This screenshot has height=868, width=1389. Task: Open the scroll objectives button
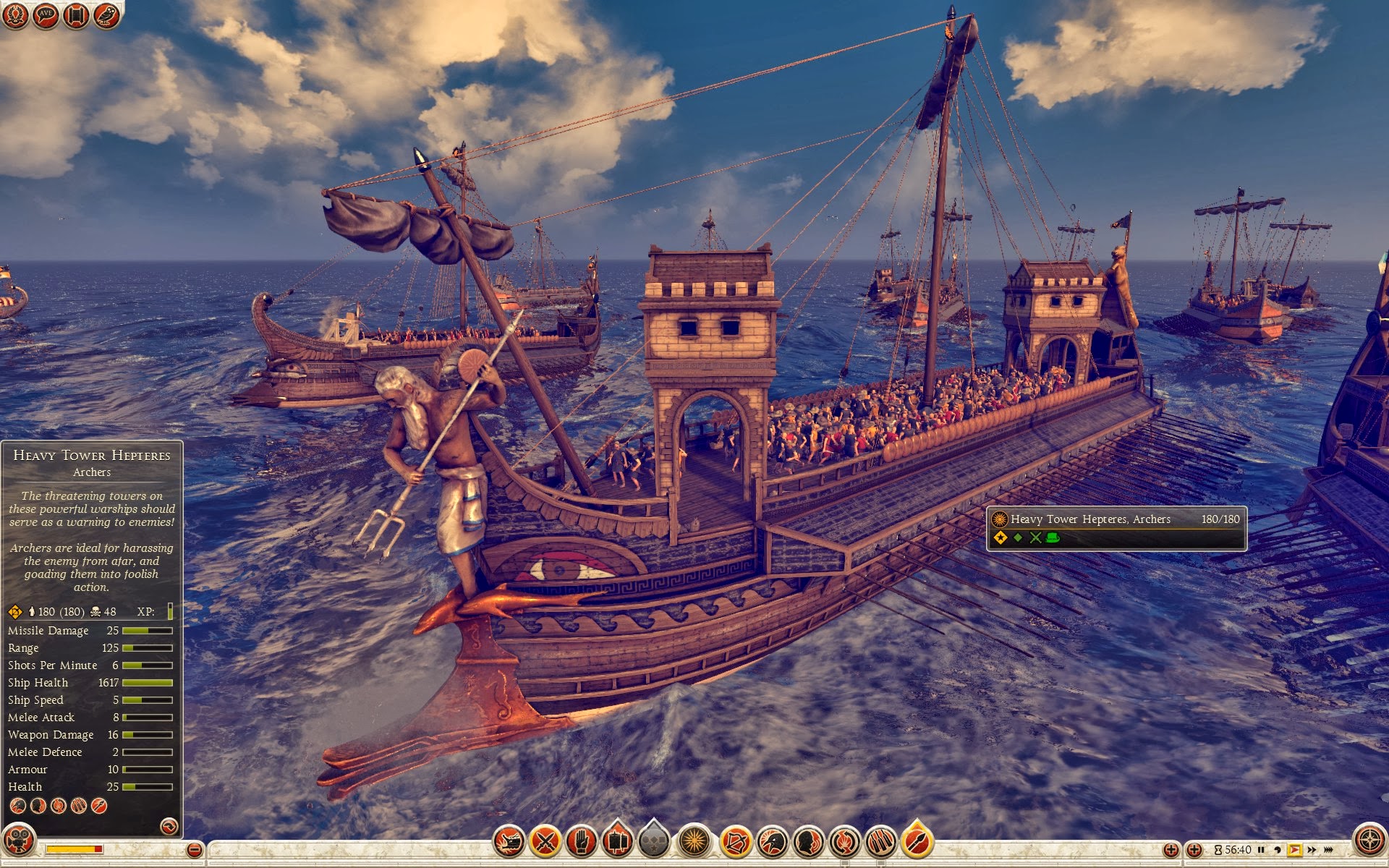[x=76, y=15]
